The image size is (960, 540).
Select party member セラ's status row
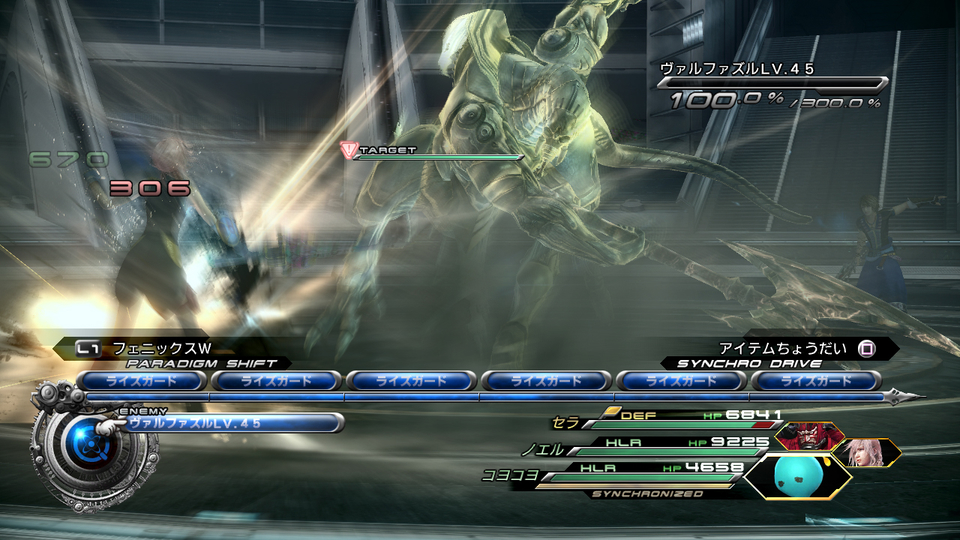pos(680,418)
